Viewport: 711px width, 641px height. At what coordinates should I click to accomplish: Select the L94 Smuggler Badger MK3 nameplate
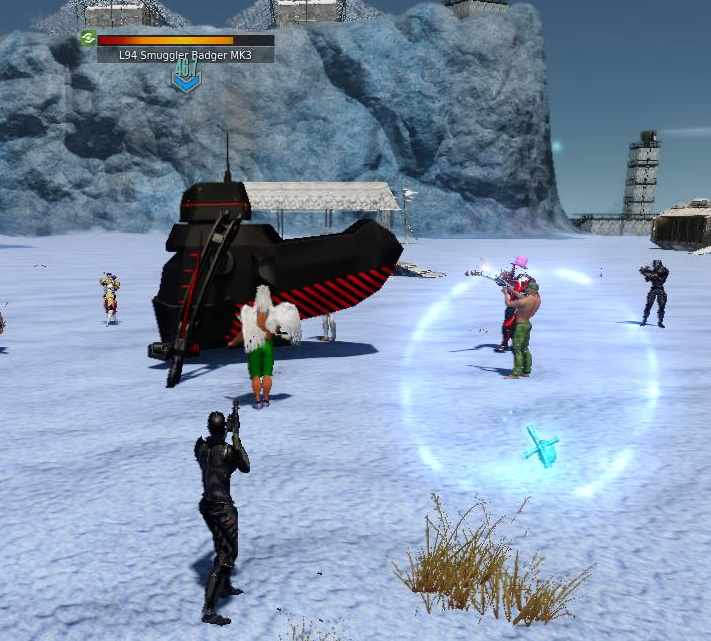coord(186,55)
